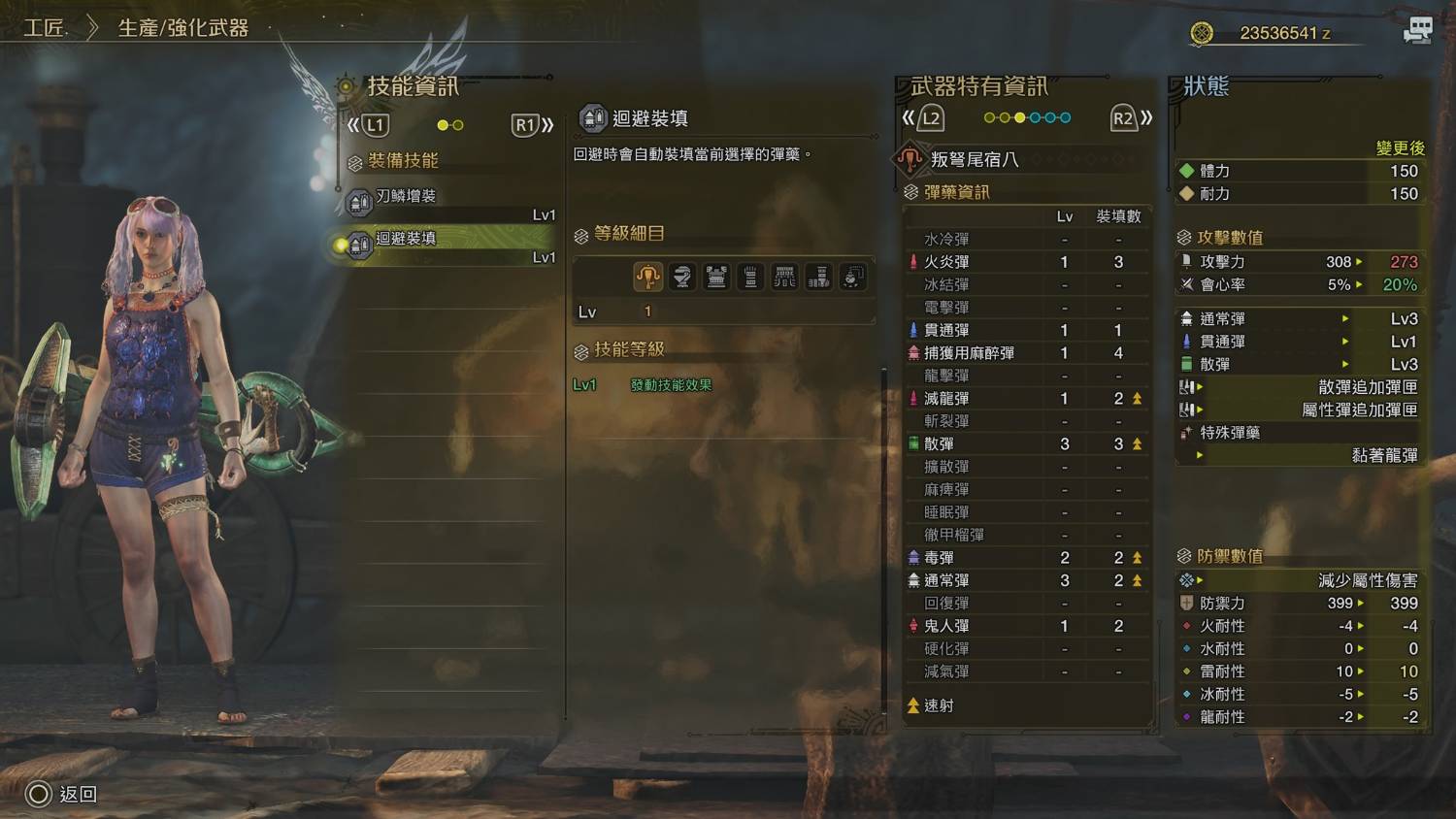Click the left chevron beside the L2 prompt
The height and width of the screenshot is (819, 1456).
point(910,116)
